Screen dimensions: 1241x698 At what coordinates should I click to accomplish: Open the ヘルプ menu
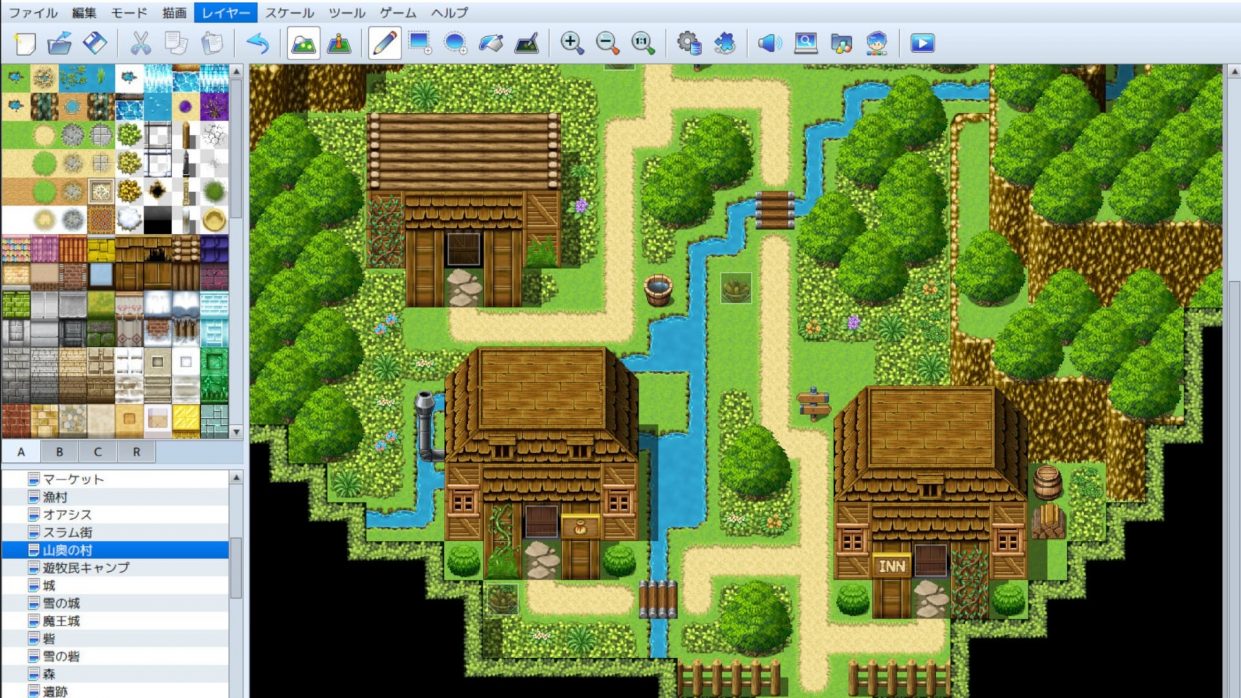click(x=449, y=13)
